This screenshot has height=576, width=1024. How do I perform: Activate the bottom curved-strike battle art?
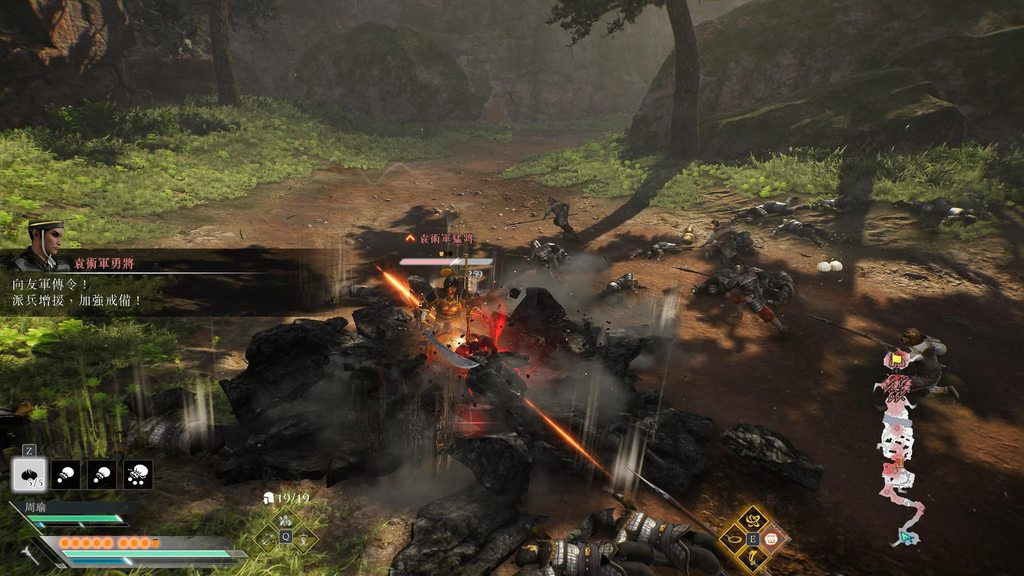click(754, 557)
